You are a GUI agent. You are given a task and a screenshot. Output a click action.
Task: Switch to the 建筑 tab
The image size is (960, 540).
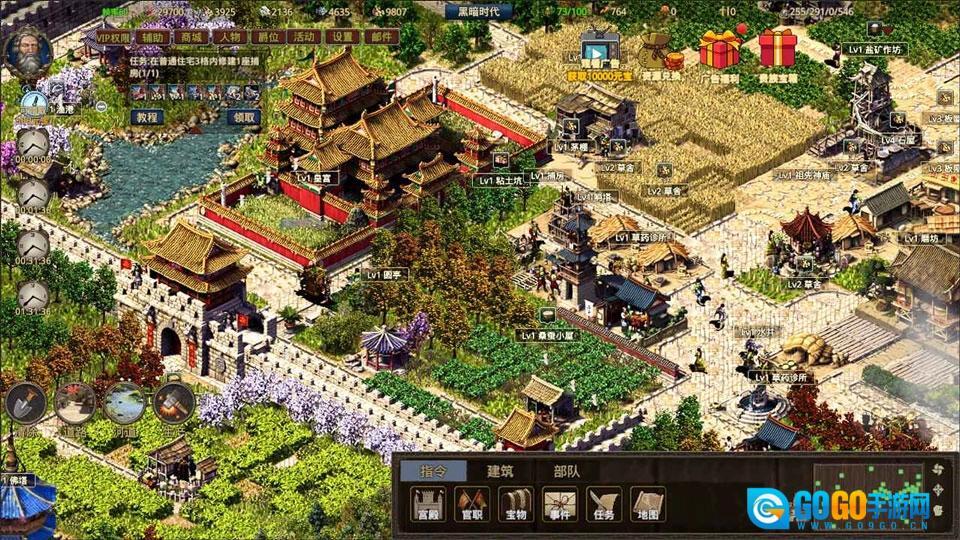pyautogui.click(x=499, y=471)
